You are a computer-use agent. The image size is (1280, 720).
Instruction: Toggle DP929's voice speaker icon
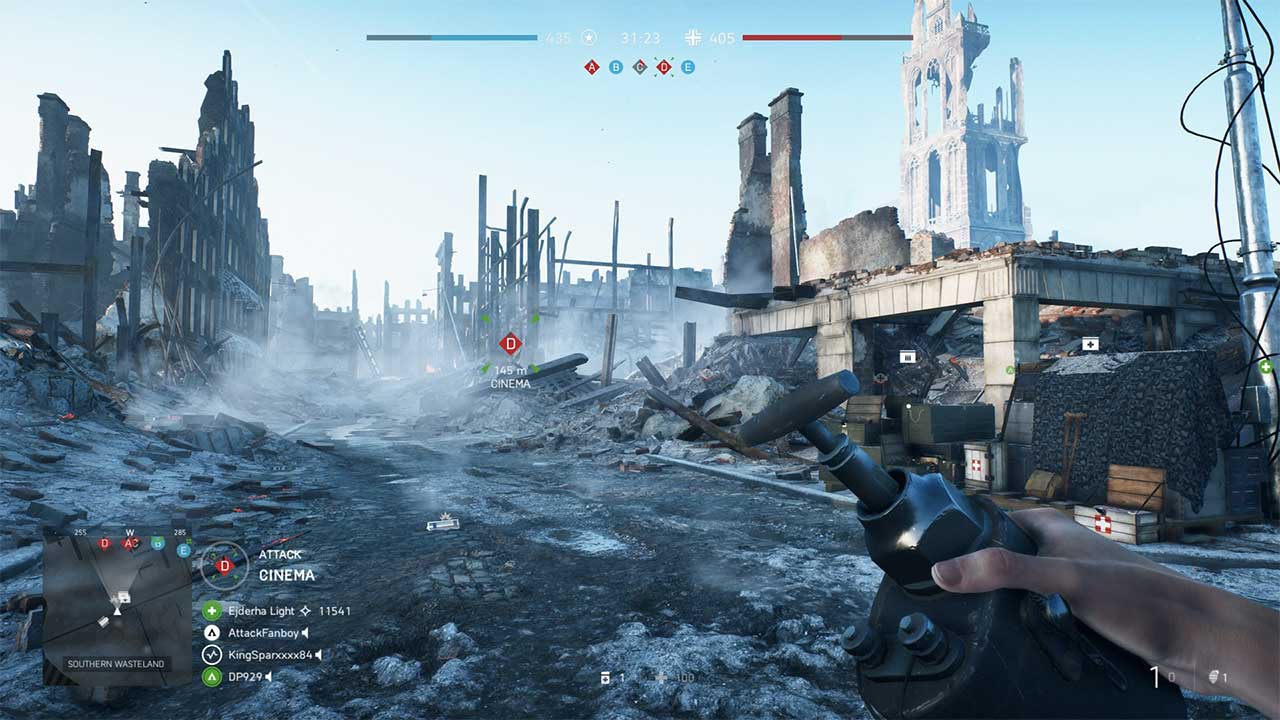tap(268, 676)
